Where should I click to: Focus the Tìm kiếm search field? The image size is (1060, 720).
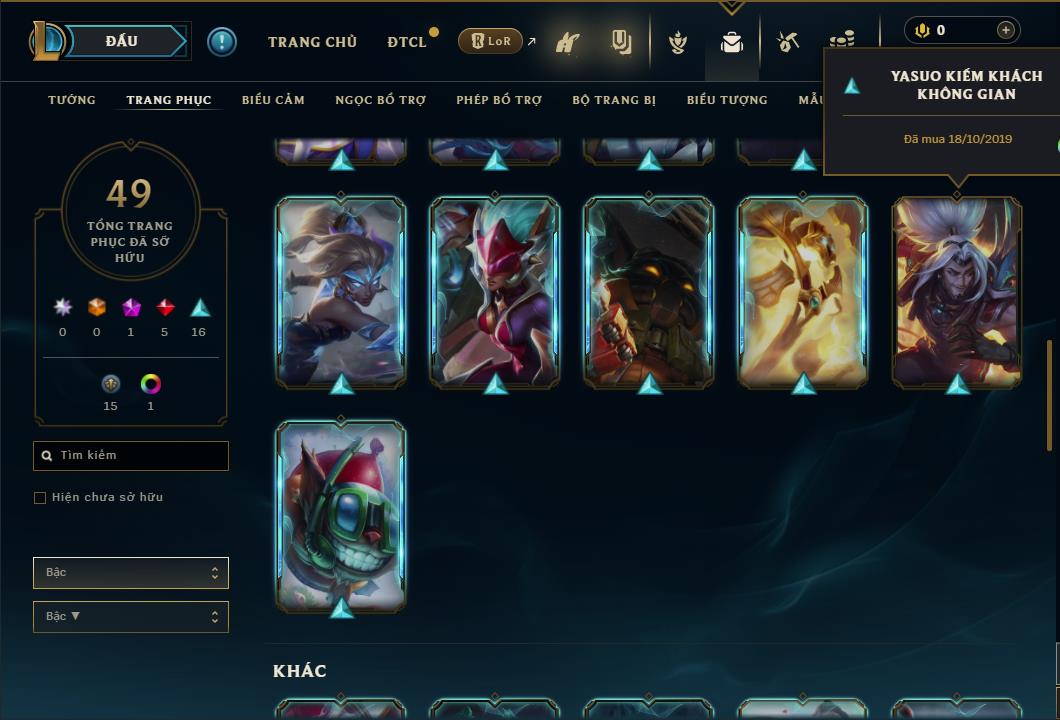131,456
